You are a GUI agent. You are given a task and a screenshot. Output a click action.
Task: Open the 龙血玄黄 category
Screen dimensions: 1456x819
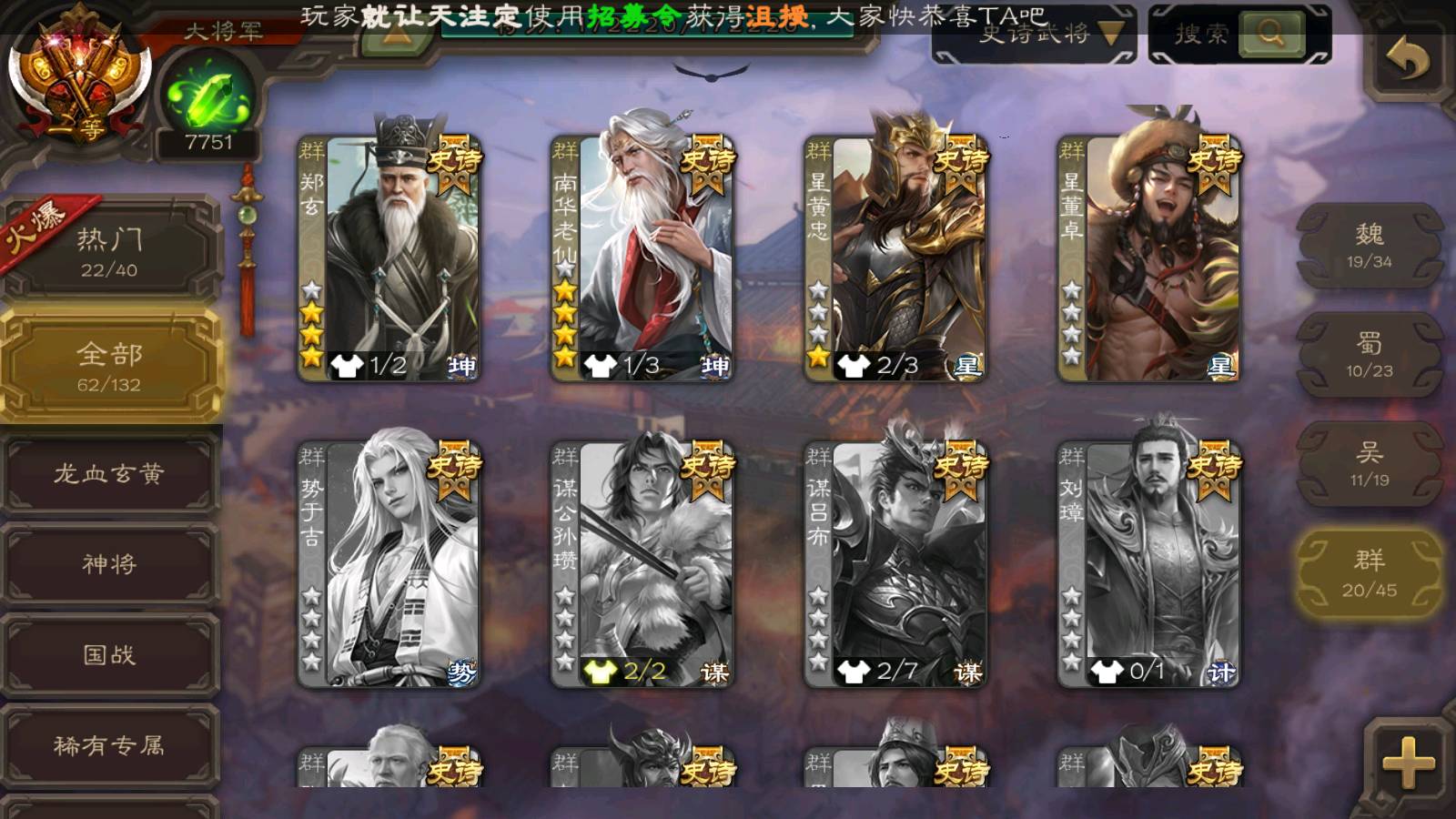pos(109,473)
